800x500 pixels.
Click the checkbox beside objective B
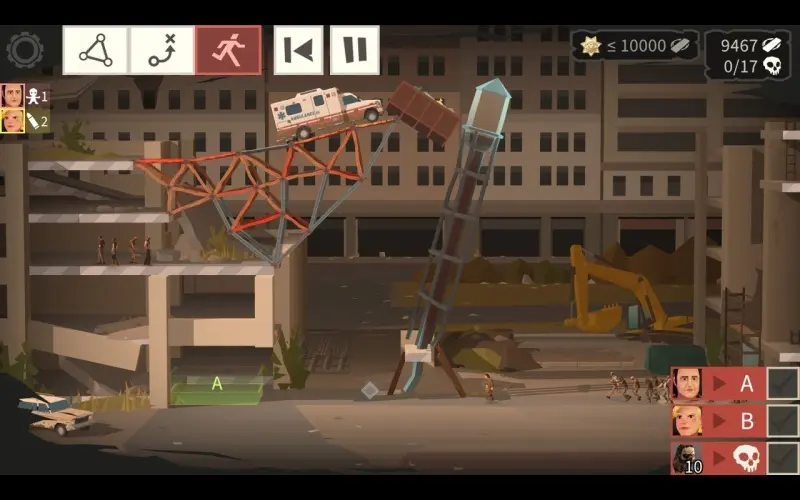click(782, 420)
